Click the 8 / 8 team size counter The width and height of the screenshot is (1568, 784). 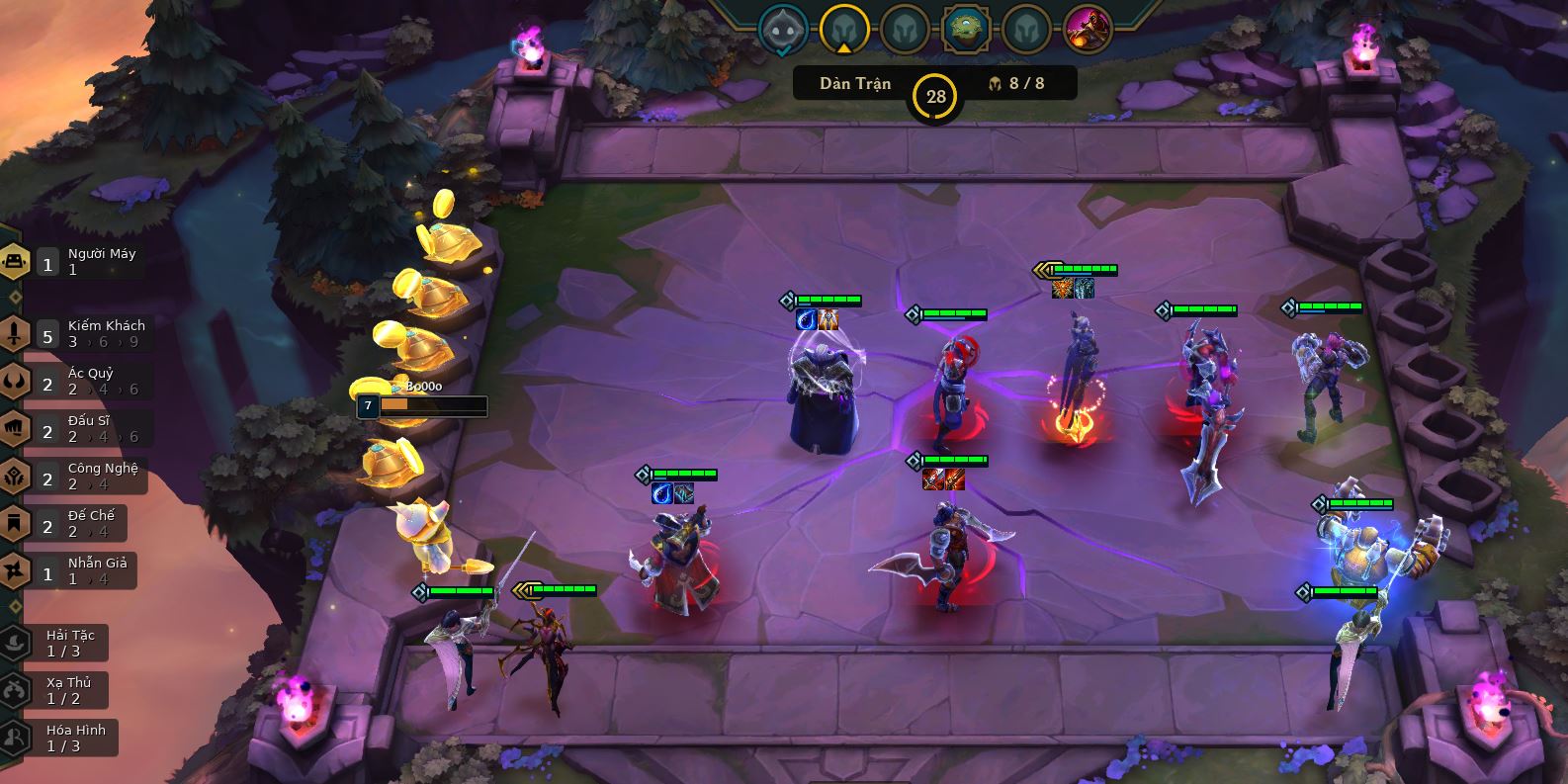point(1016,84)
